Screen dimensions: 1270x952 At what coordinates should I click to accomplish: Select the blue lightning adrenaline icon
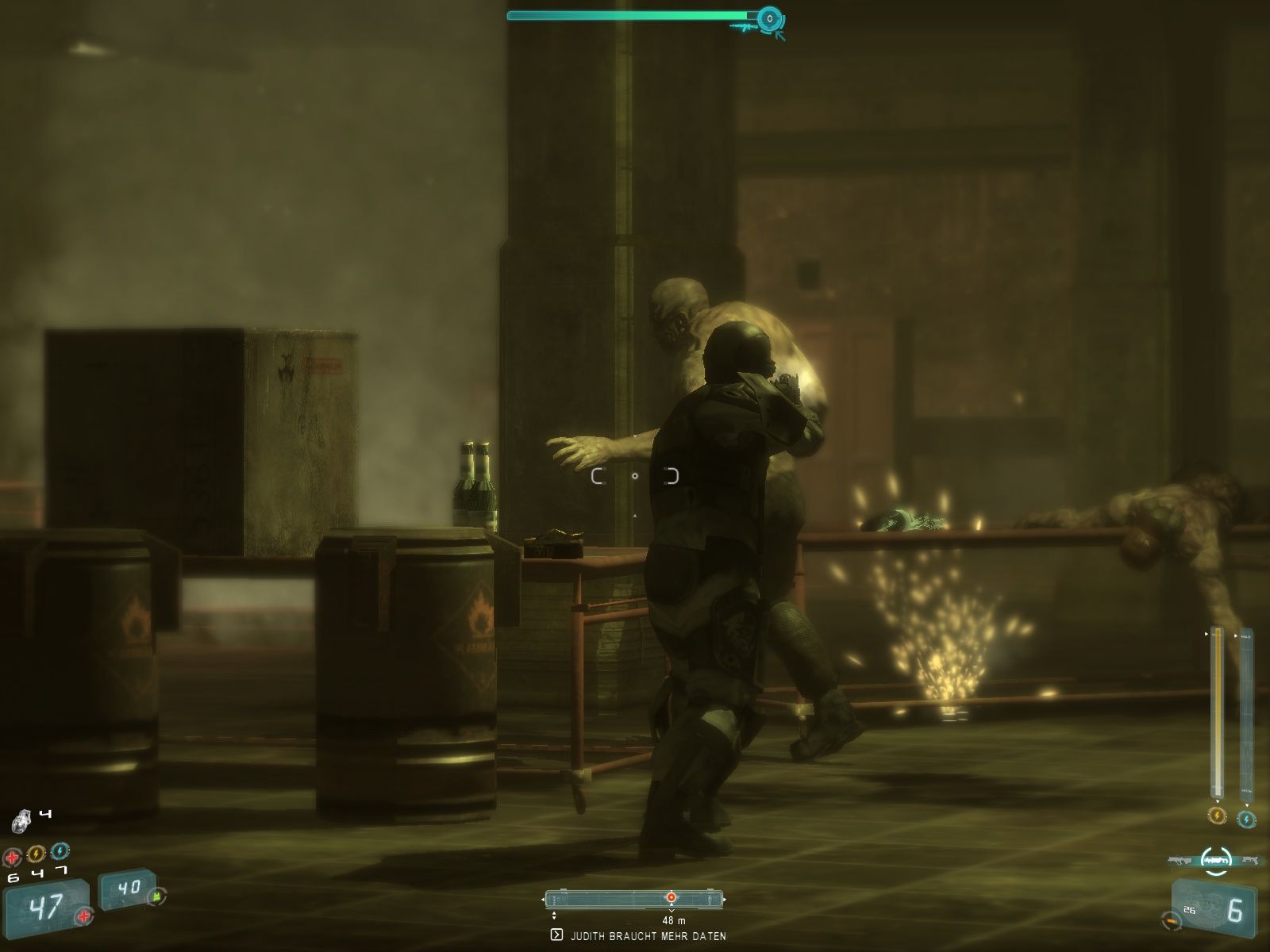tap(60, 851)
